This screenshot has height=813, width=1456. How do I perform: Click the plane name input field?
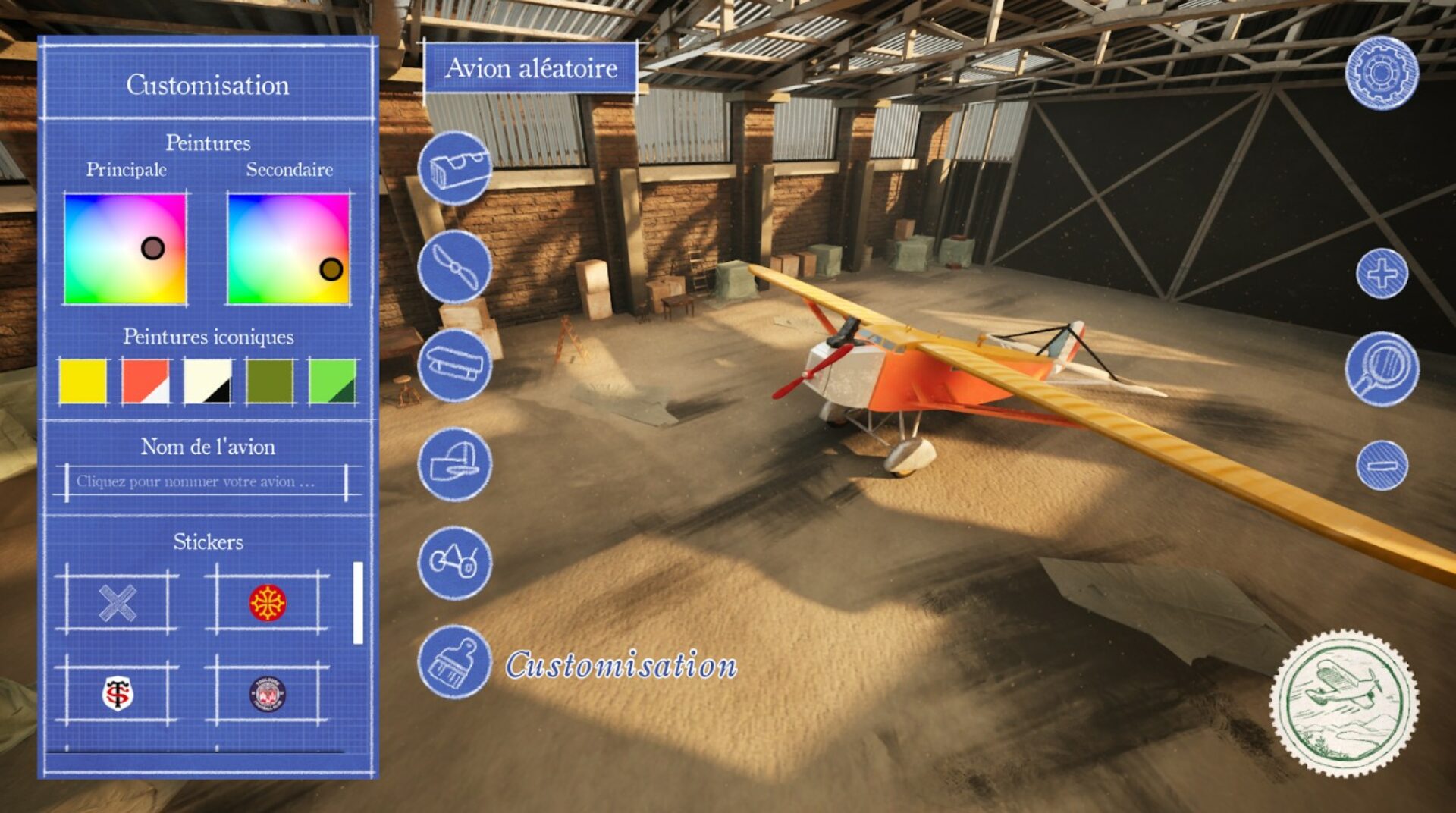[x=206, y=482]
